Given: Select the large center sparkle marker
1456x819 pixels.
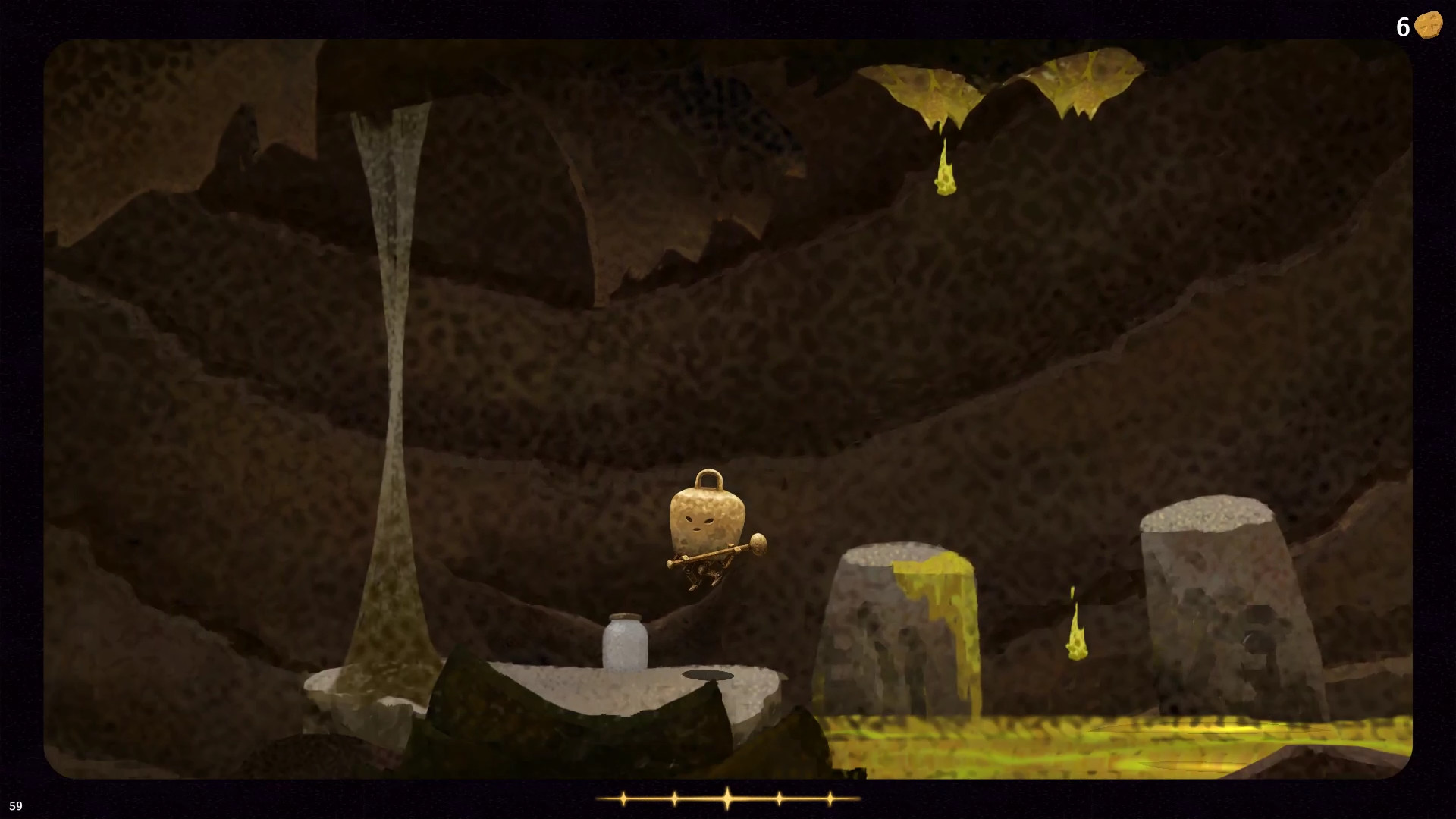Looking at the screenshot, I should (726, 797).
